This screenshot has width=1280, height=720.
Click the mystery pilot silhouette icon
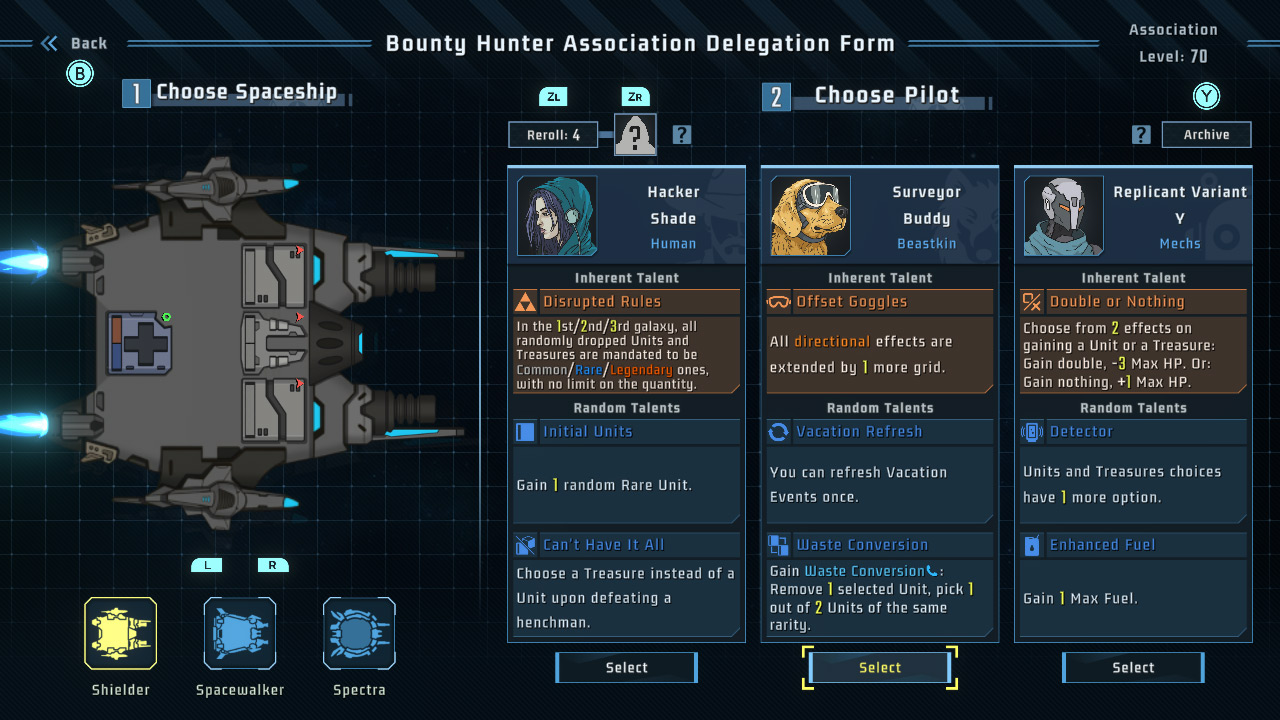635,135
